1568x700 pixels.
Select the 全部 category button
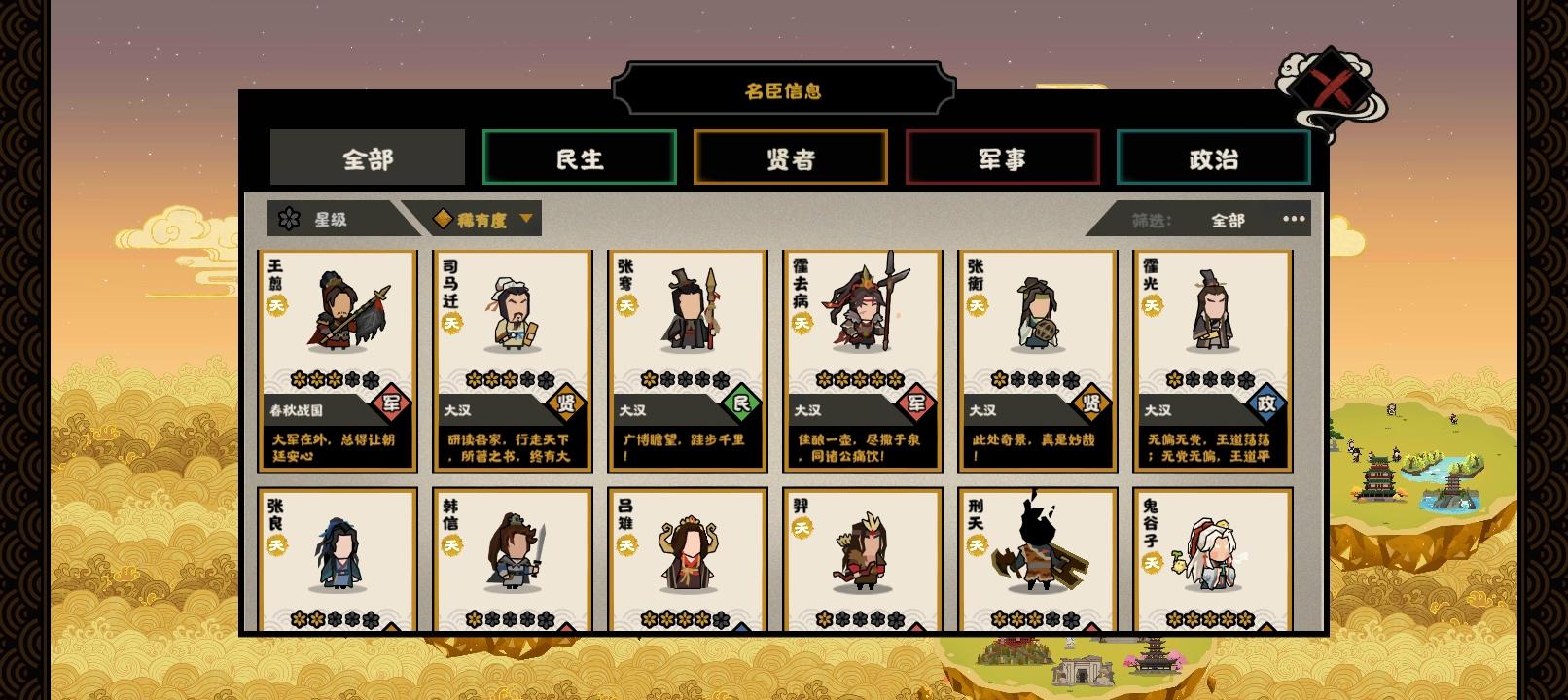pos(367,157)
